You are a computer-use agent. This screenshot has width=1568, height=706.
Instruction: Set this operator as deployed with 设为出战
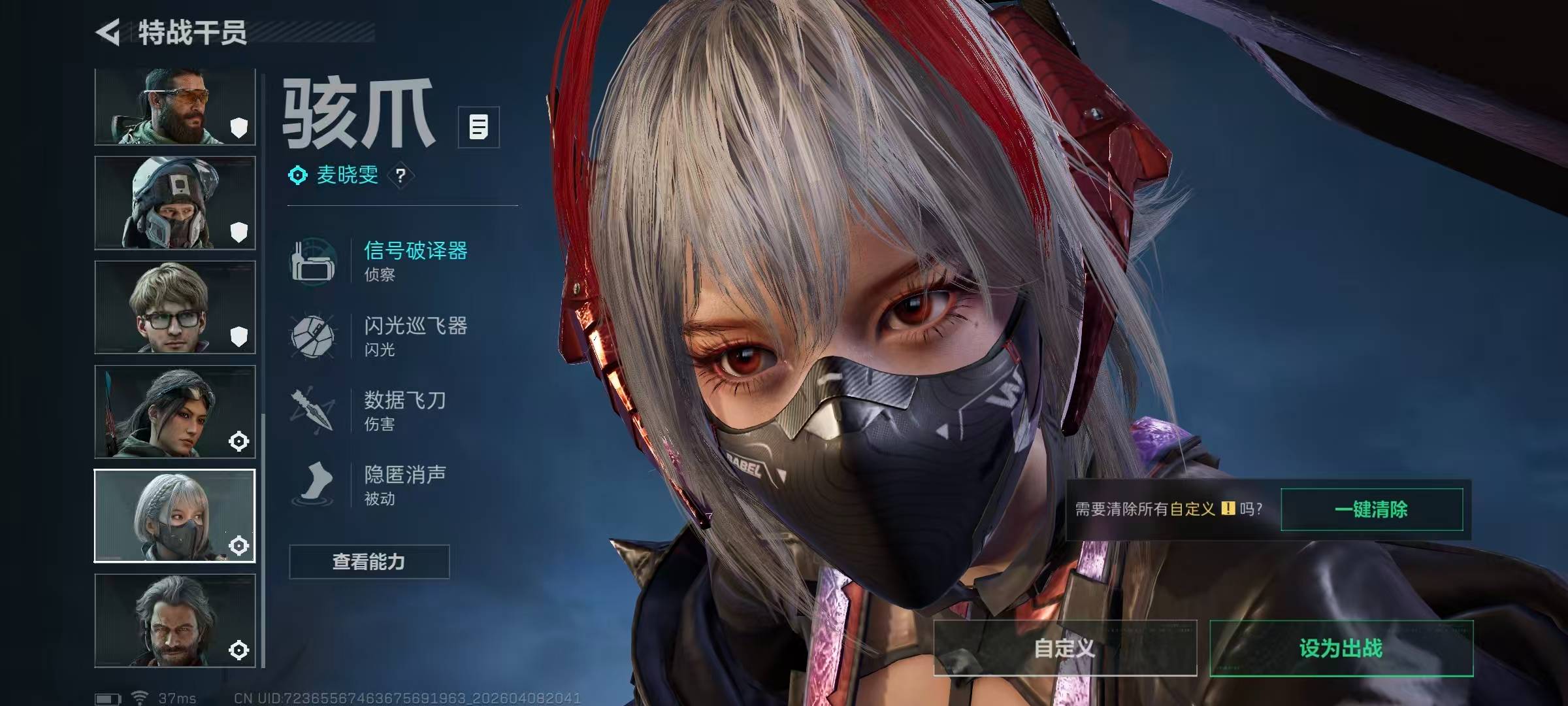pyautogui.click(x=1341, y=648)
